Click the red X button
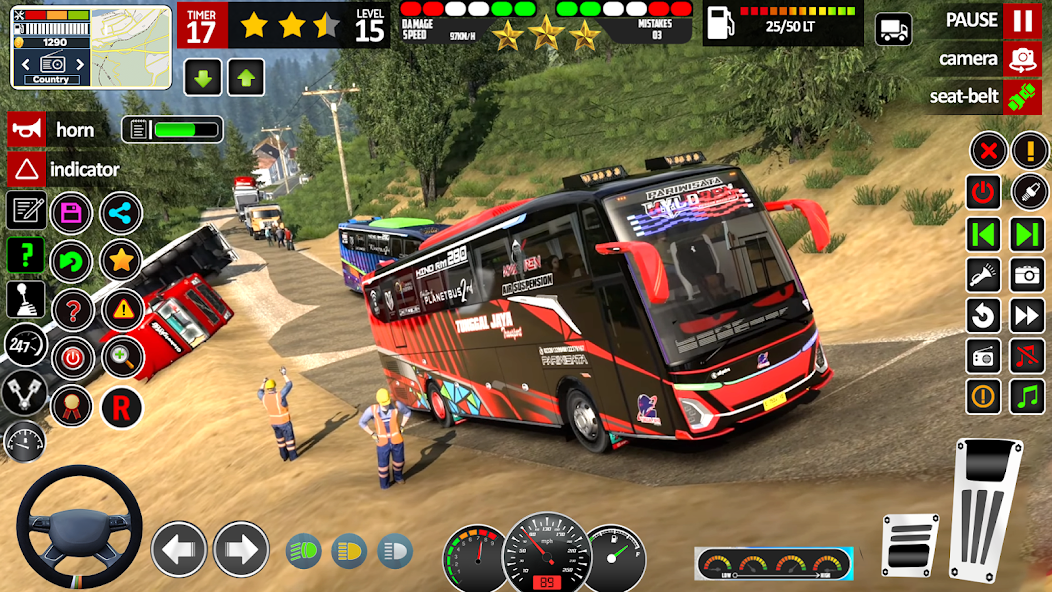 click(987, 151)
